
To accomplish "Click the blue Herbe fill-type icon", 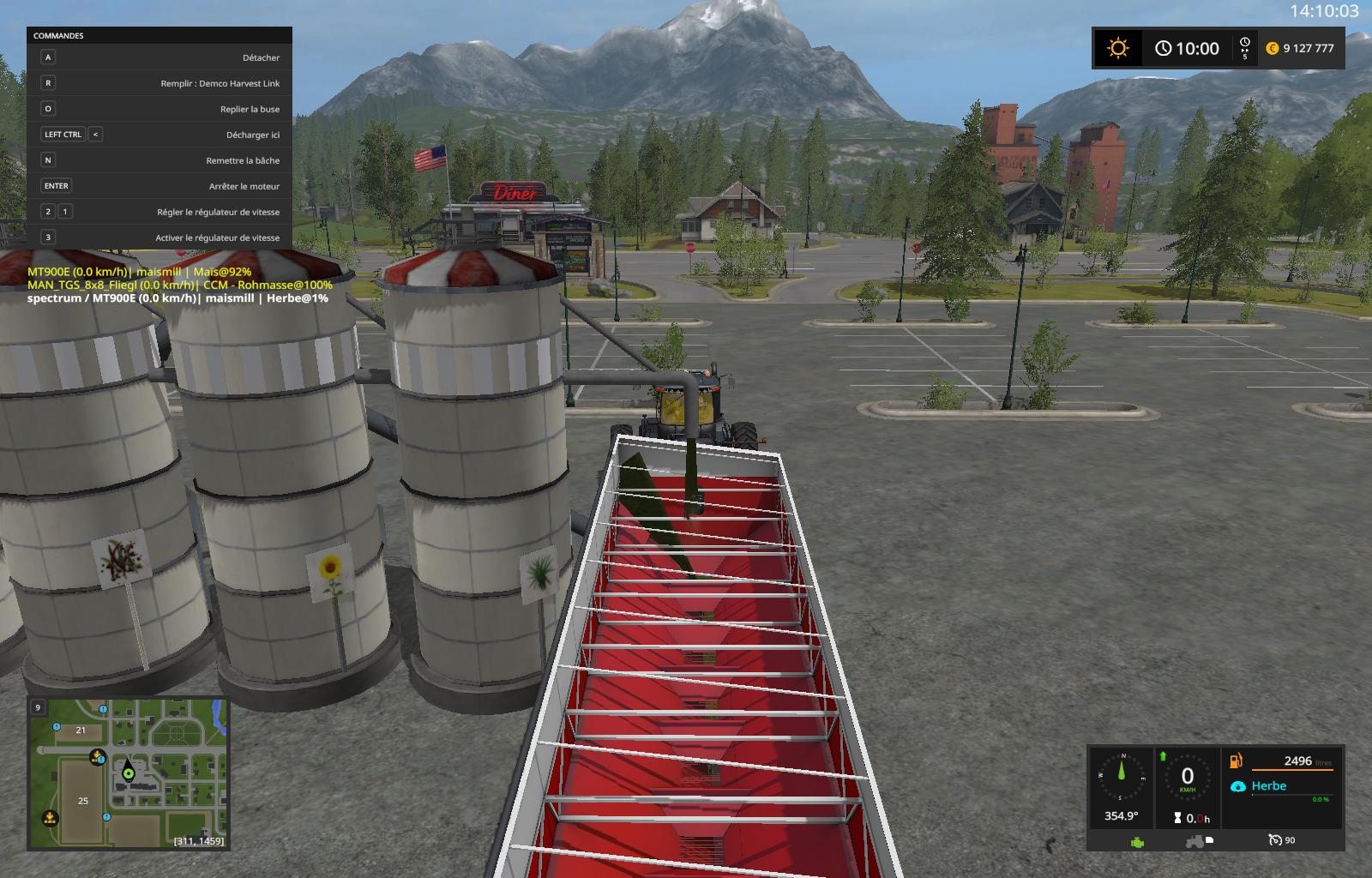I will tap(1237, 786).
